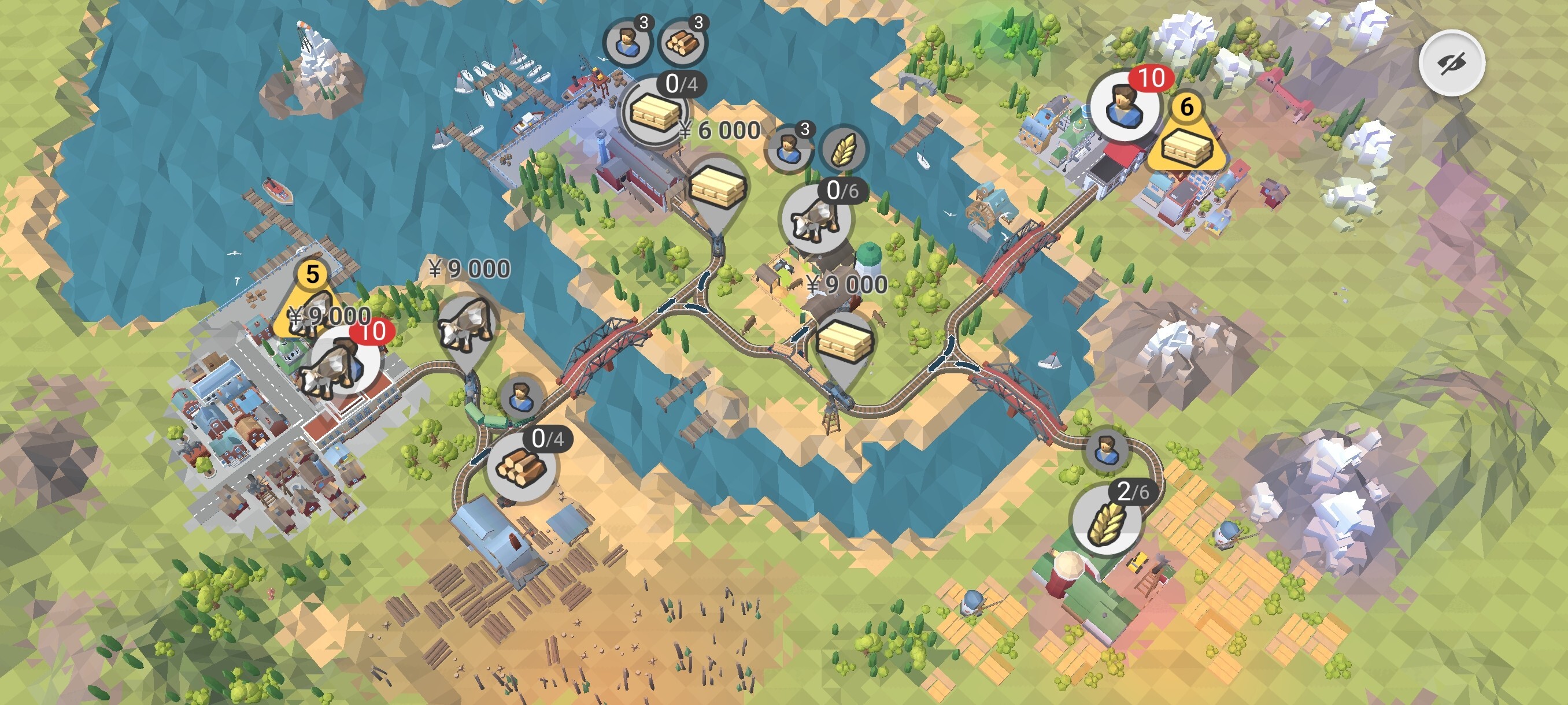Click the small wheat icon above the ranch

pyautogui.click(x=844, y=149)
